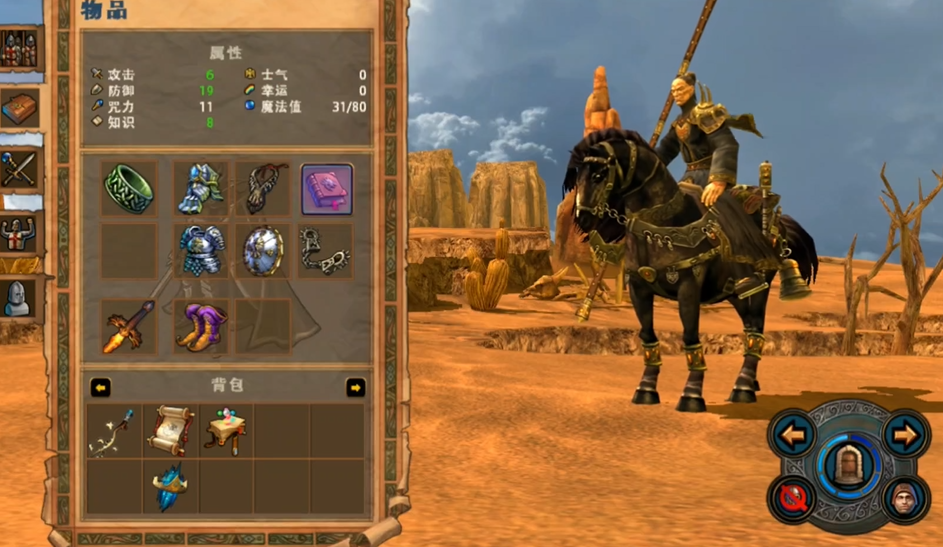Image resolution: width=943 pixels, height=547 pixels.
Task: Open the treasure chest tab
Action: [19, 108]
